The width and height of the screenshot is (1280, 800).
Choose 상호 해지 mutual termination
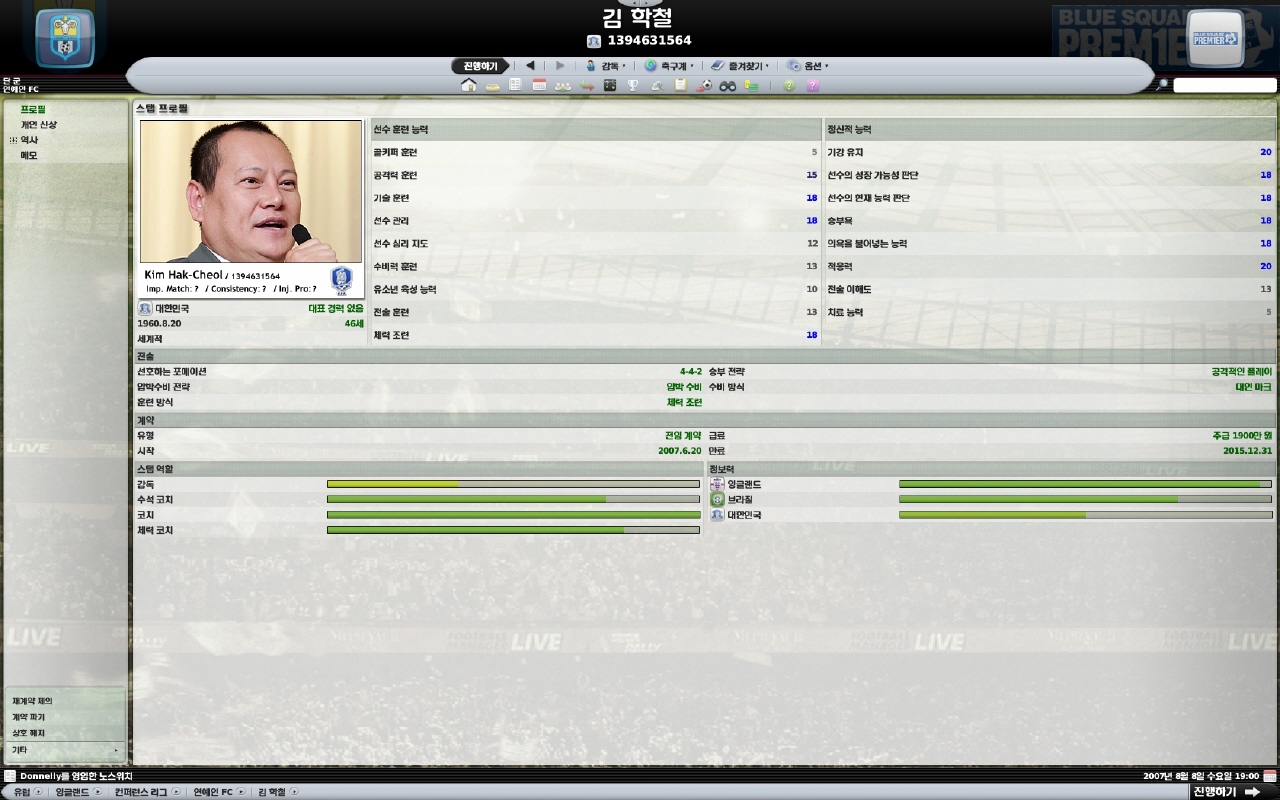(29, 733)
